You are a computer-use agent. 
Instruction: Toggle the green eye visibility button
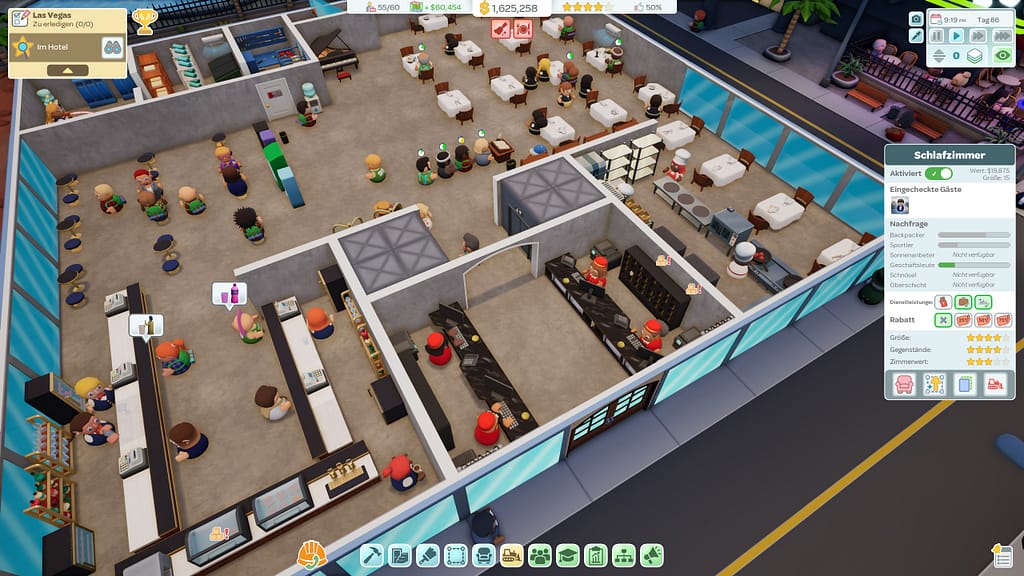pyautogui.click(x=1003, y=56)
